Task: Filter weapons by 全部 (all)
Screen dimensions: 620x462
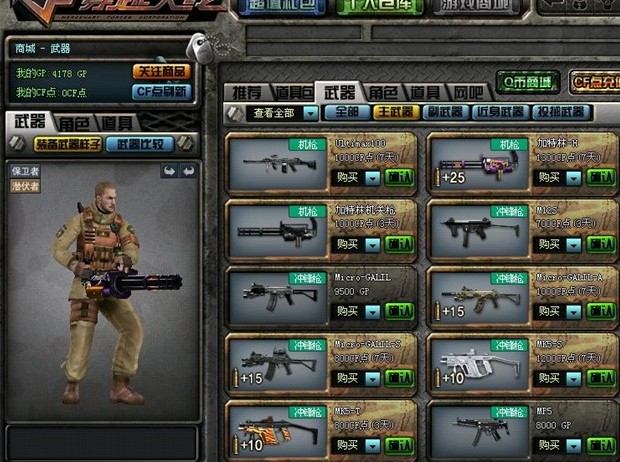Action: (345, 113)
